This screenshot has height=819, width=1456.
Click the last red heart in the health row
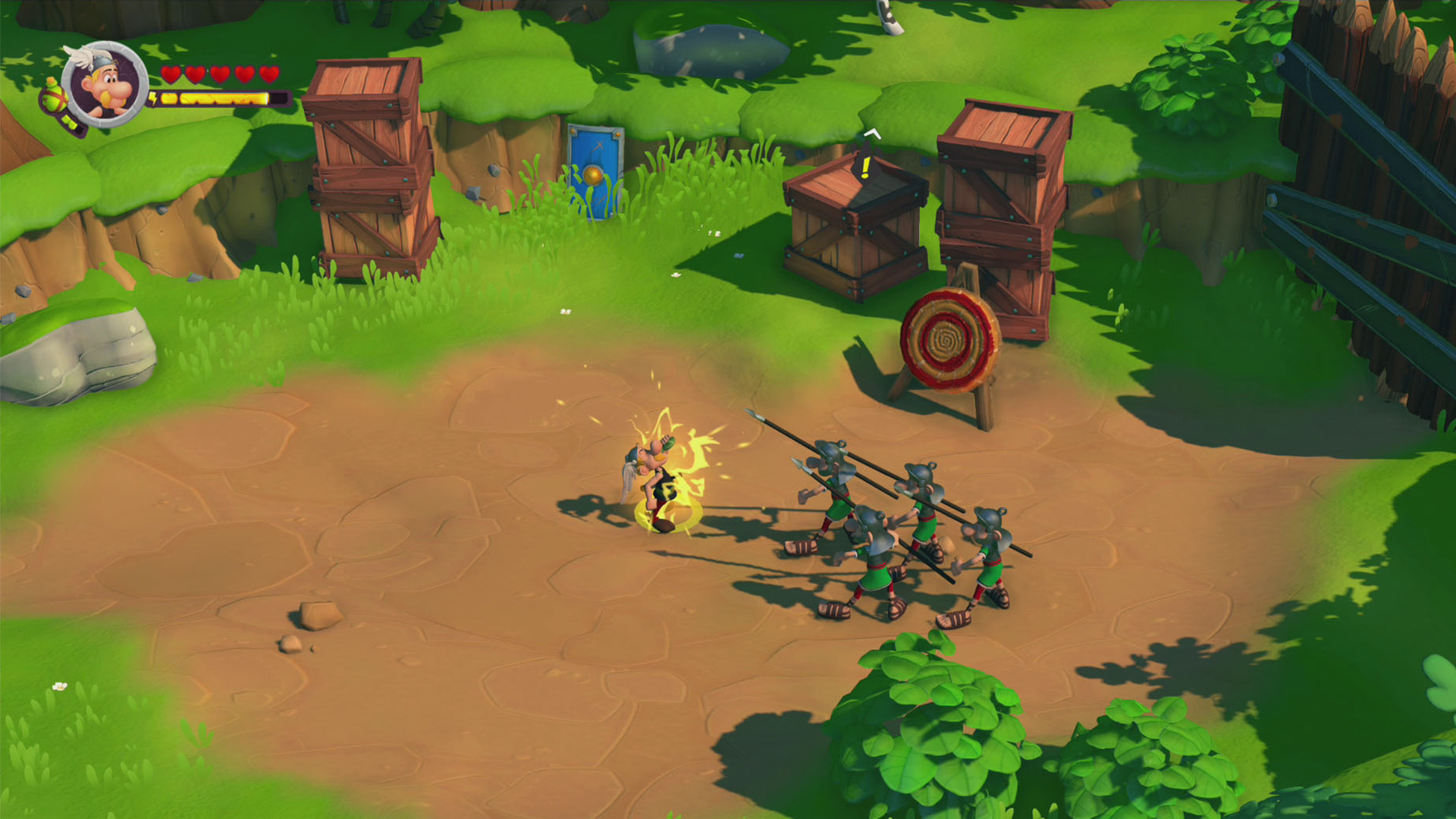click(x=269, y=74)
